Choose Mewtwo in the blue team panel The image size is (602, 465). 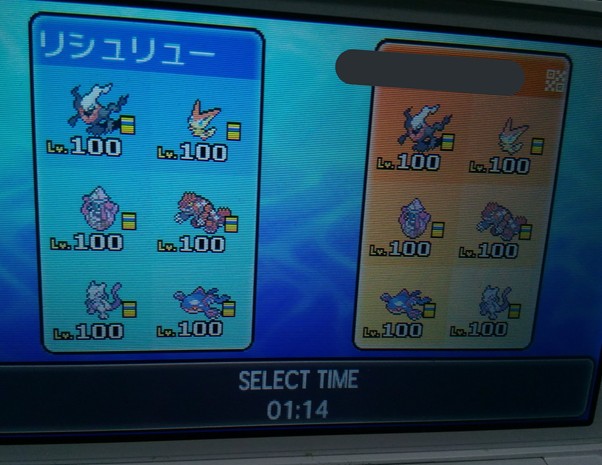pyautogui.click(x=102, y=299)
